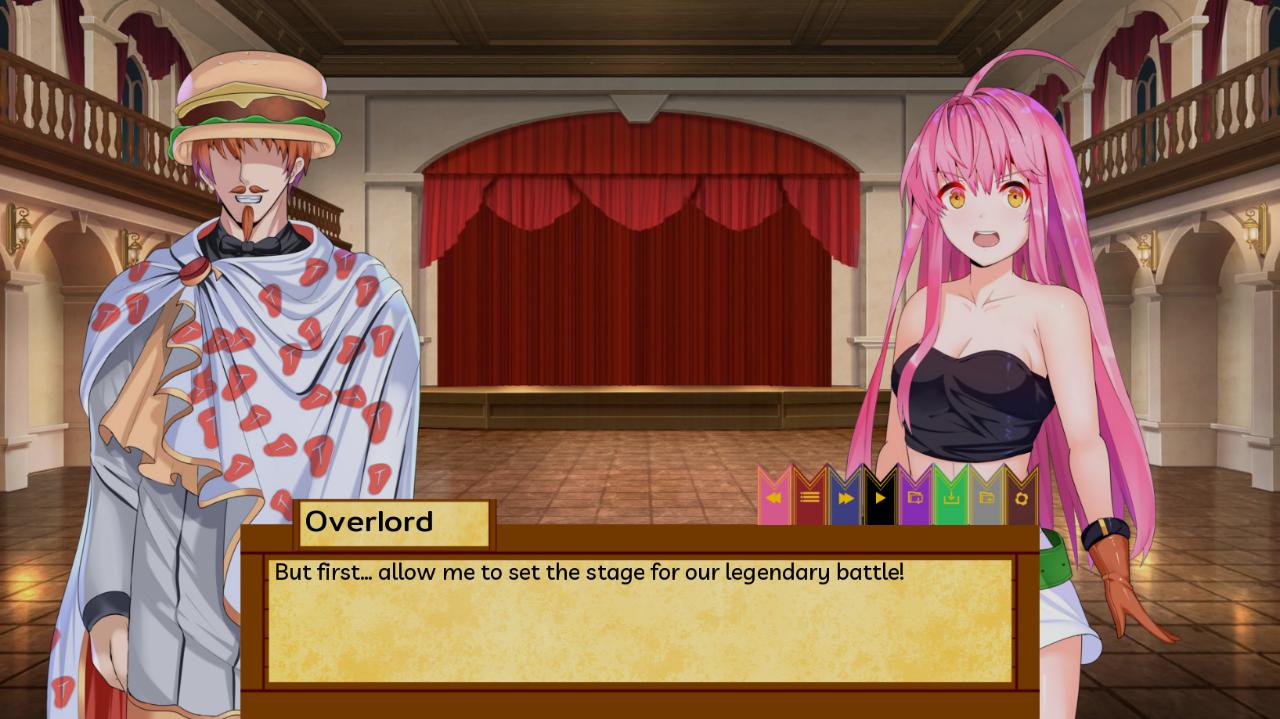This screenshot has width=1280, height=719.
Task: Toggle auto-play on the black ribbon
Action: tap(880, 497)
